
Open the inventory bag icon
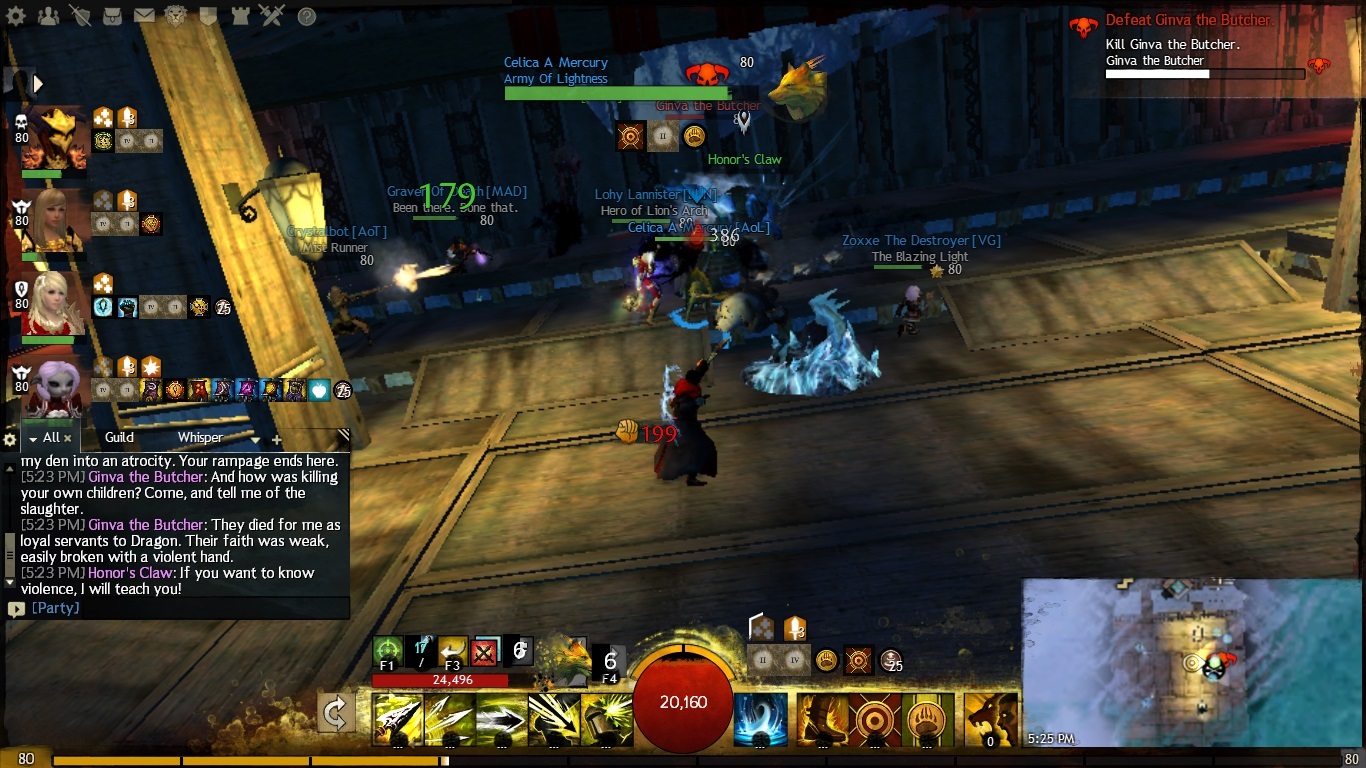[113, 16]
